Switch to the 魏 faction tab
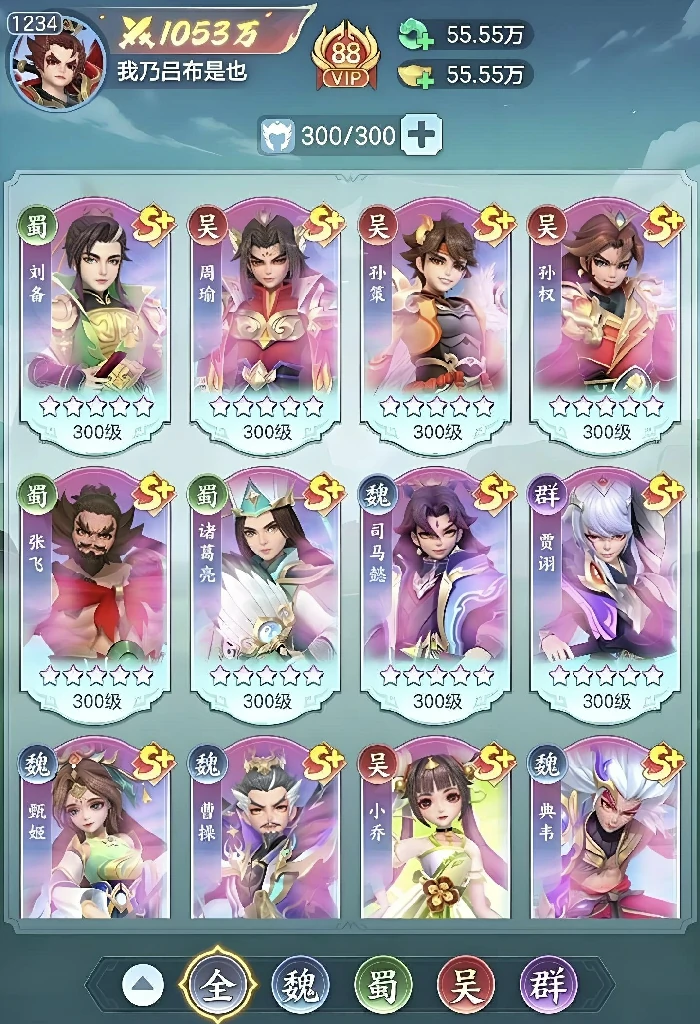Screen dimensions: 700x1024 click(x=301, y=986)
